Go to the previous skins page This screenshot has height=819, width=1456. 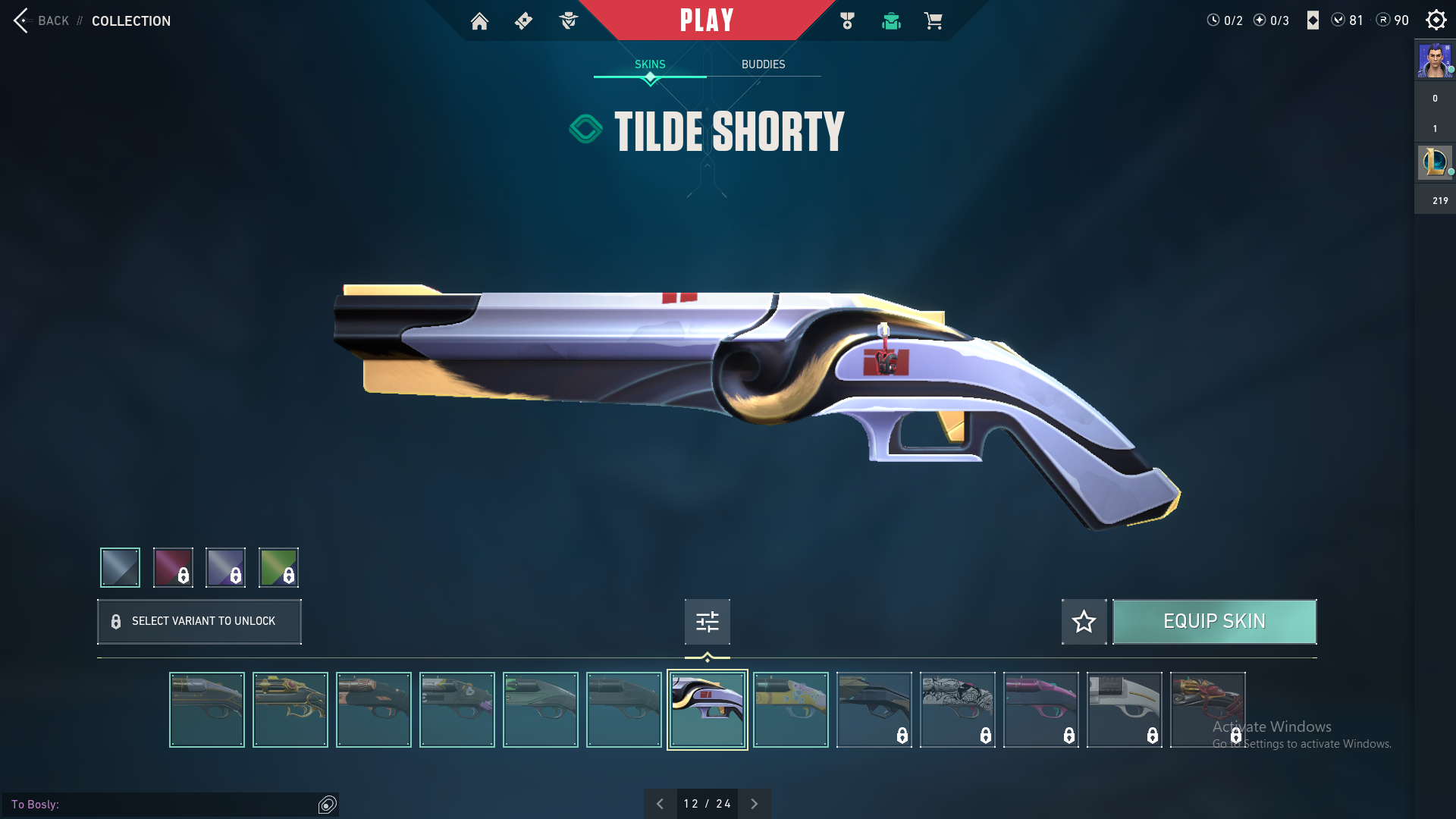click(x=660, y=804)
